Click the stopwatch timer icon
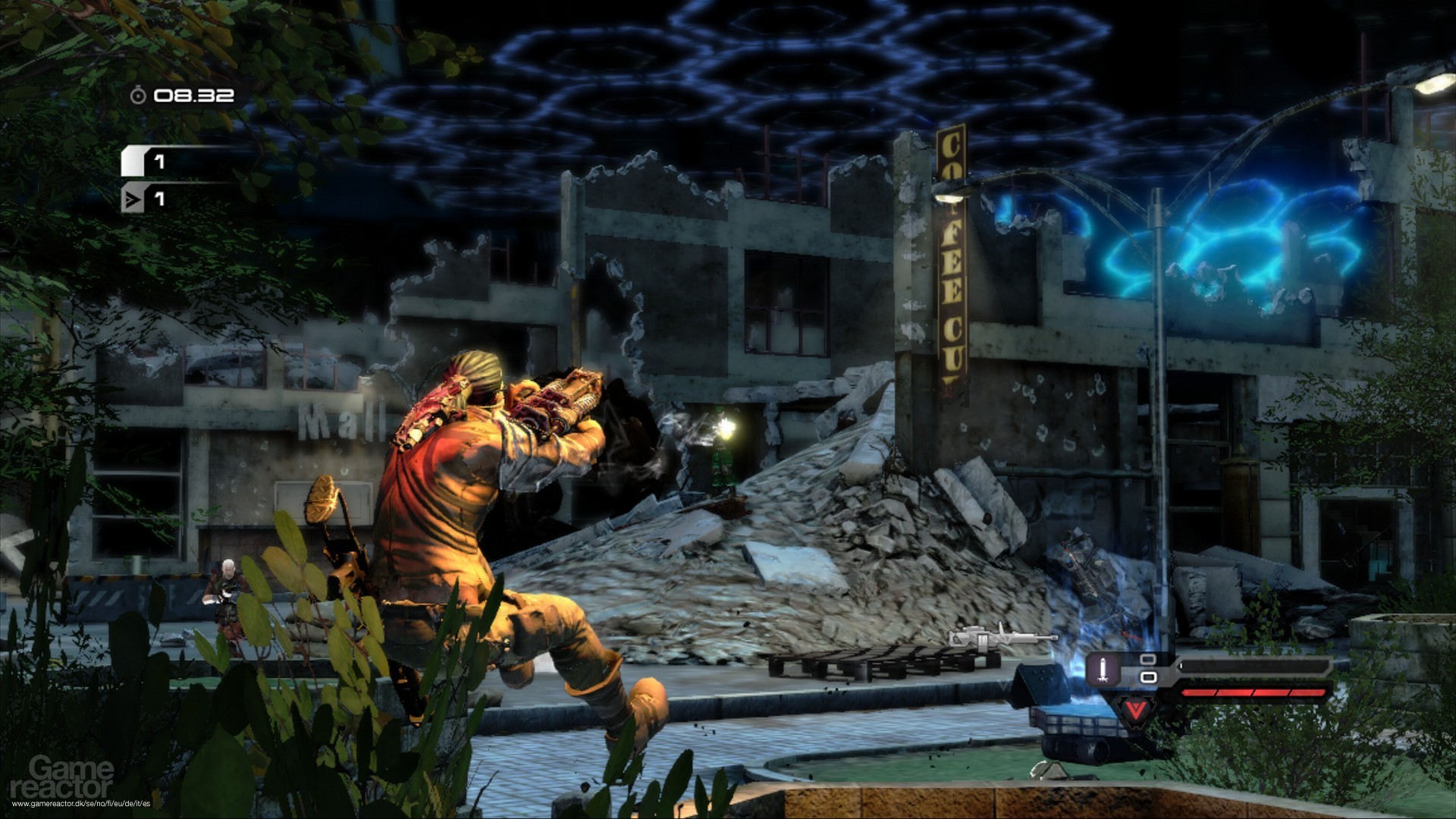This screenshot has height=819, width=1456. (x=139, y=96)
